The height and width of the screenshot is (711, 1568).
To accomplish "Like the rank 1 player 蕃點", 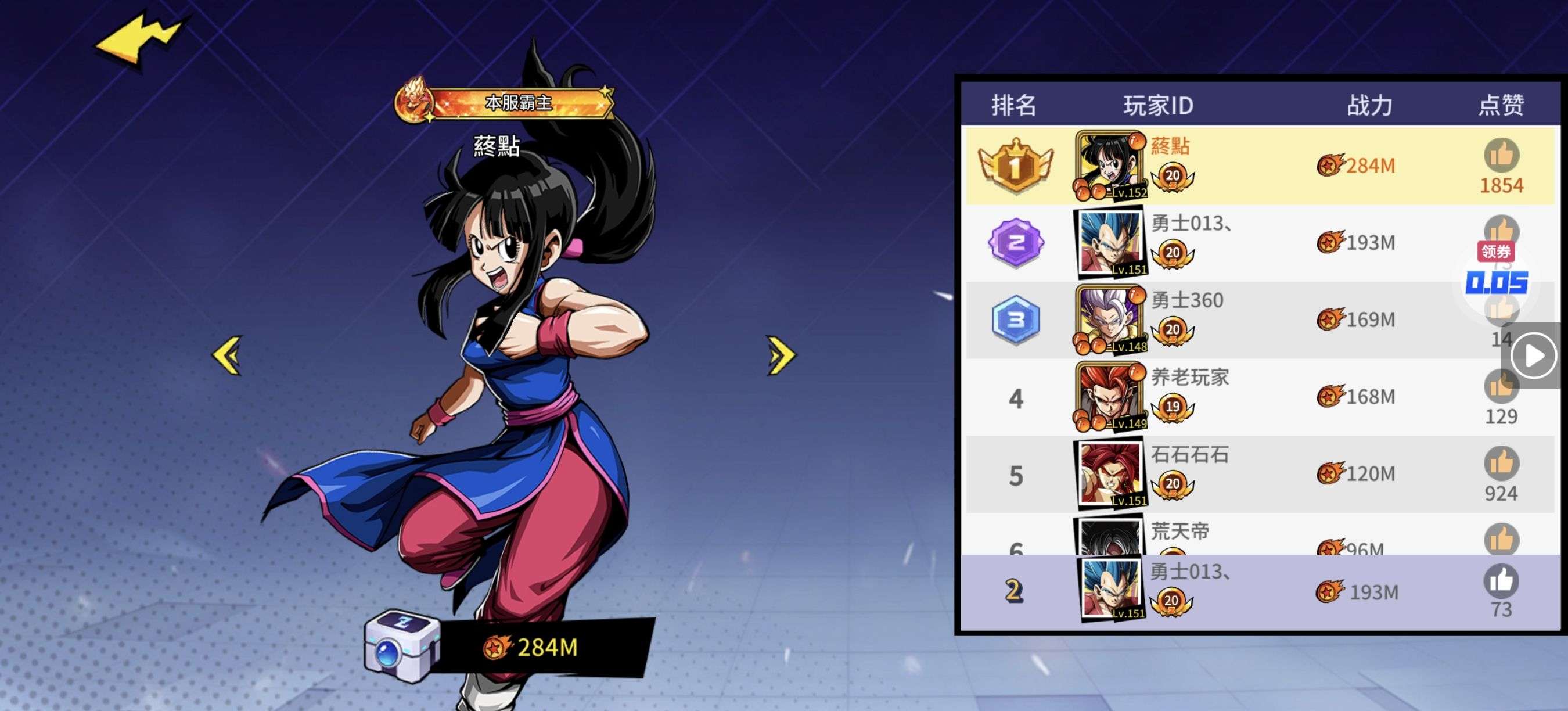I will pos(1501,155).
